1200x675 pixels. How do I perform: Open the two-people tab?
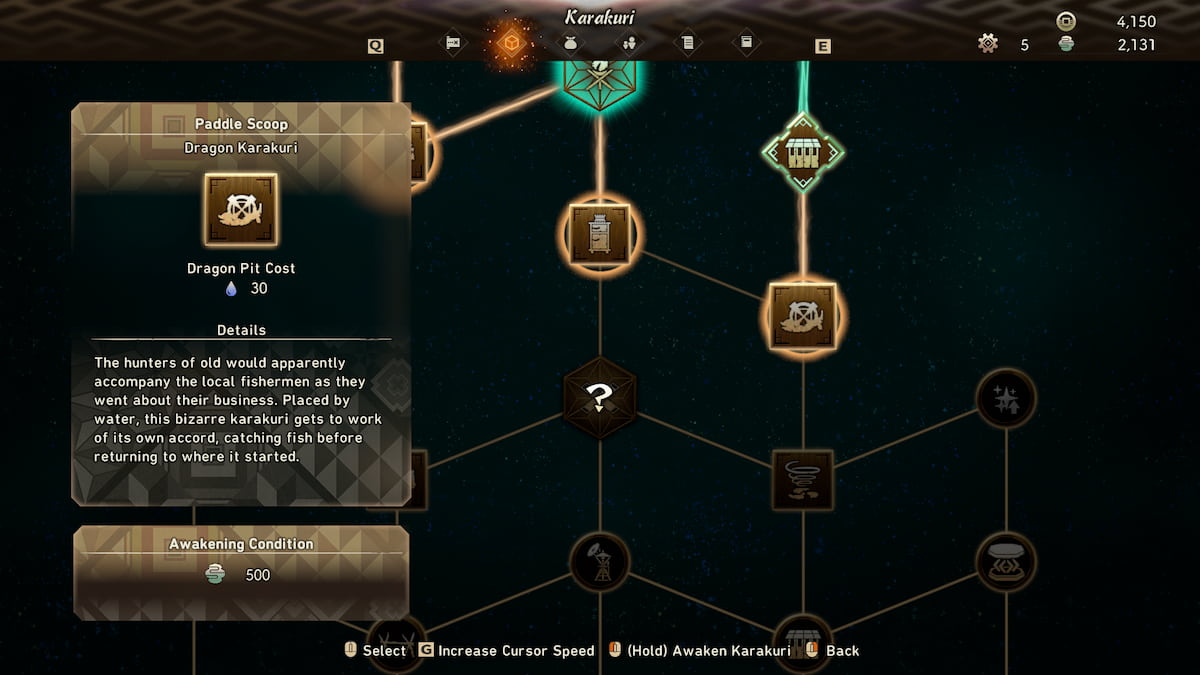click(629, 43)
